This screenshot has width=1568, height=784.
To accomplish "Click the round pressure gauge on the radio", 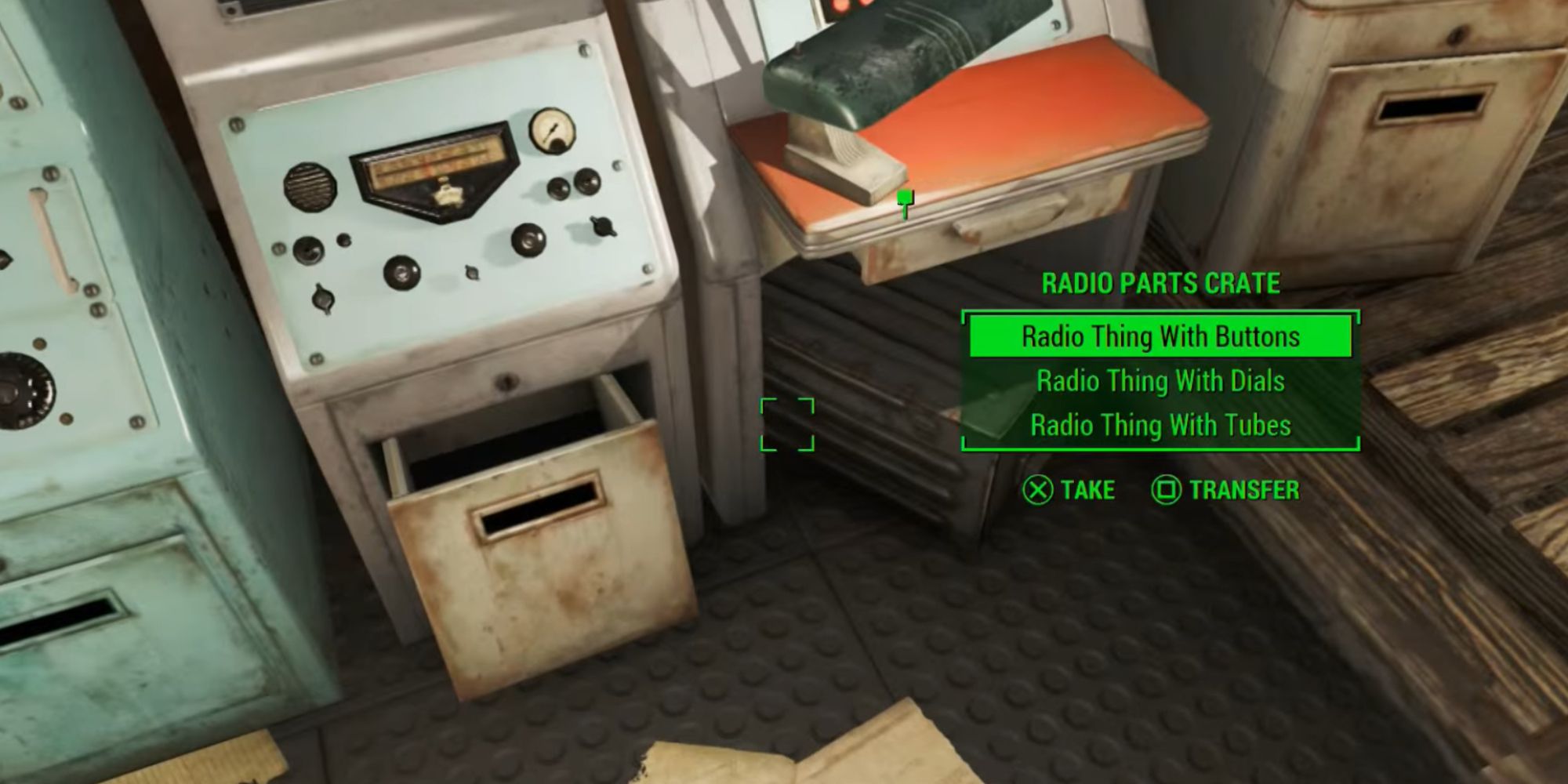I will 554,133.
